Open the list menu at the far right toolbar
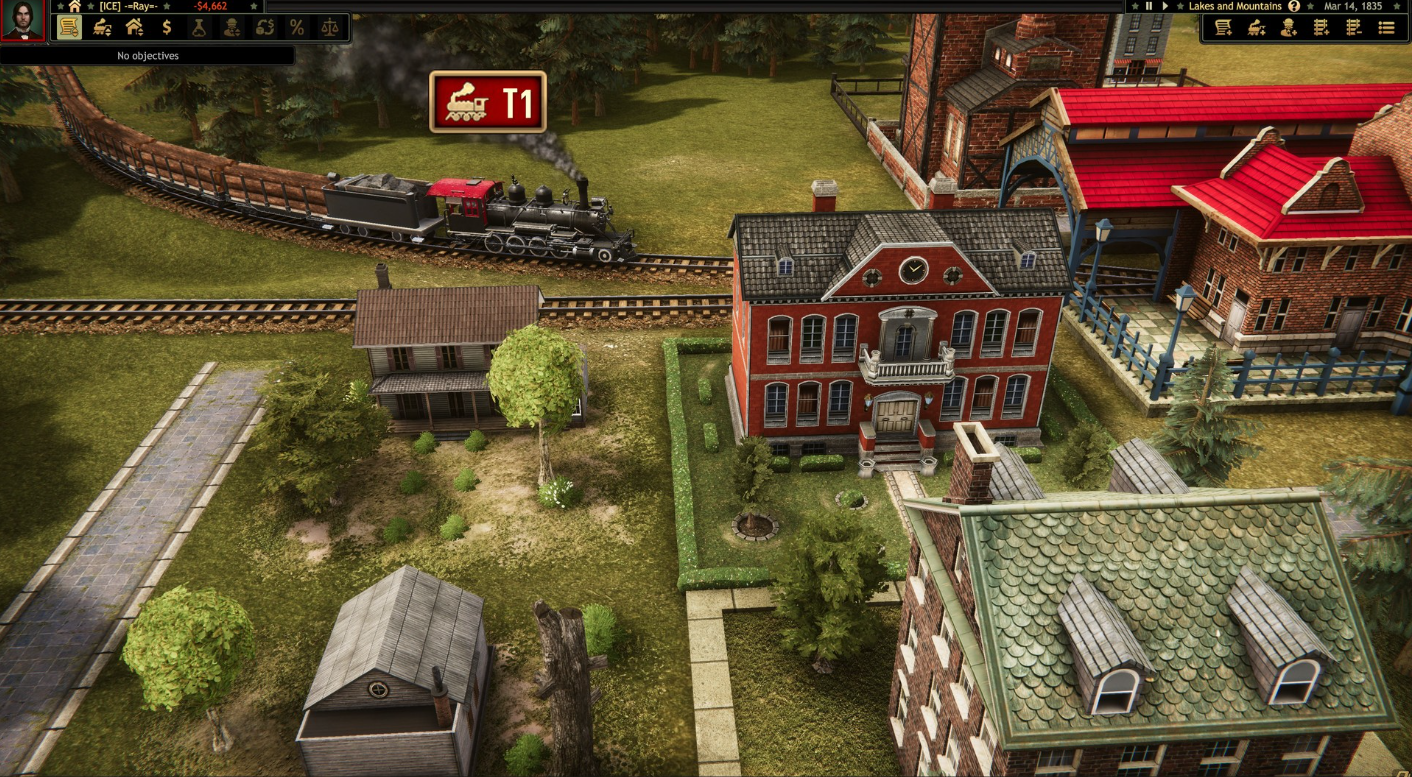 click(x=1387, y=28)
